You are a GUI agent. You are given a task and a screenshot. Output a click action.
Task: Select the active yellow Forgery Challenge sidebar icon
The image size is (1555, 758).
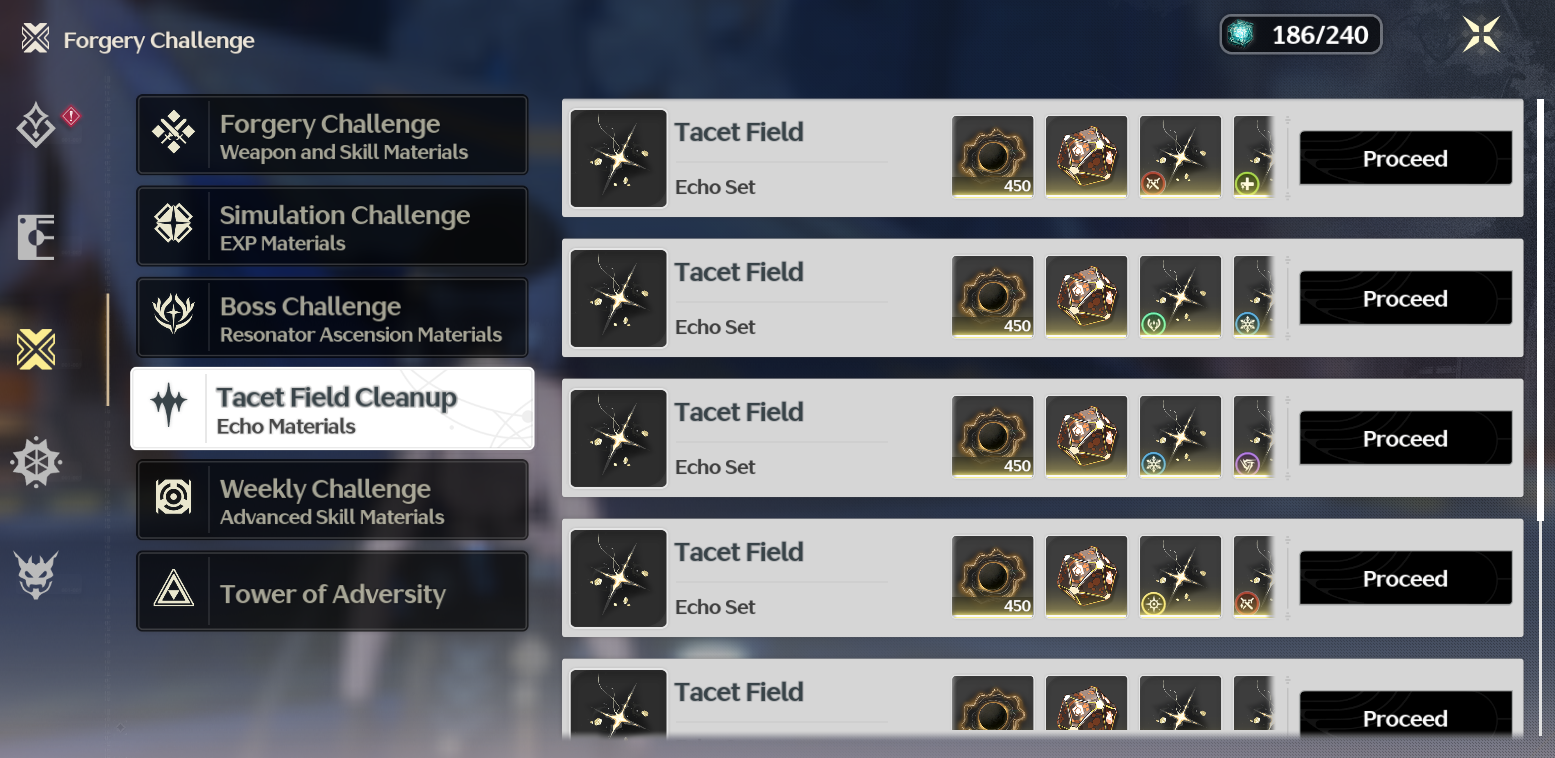[37, 350]
